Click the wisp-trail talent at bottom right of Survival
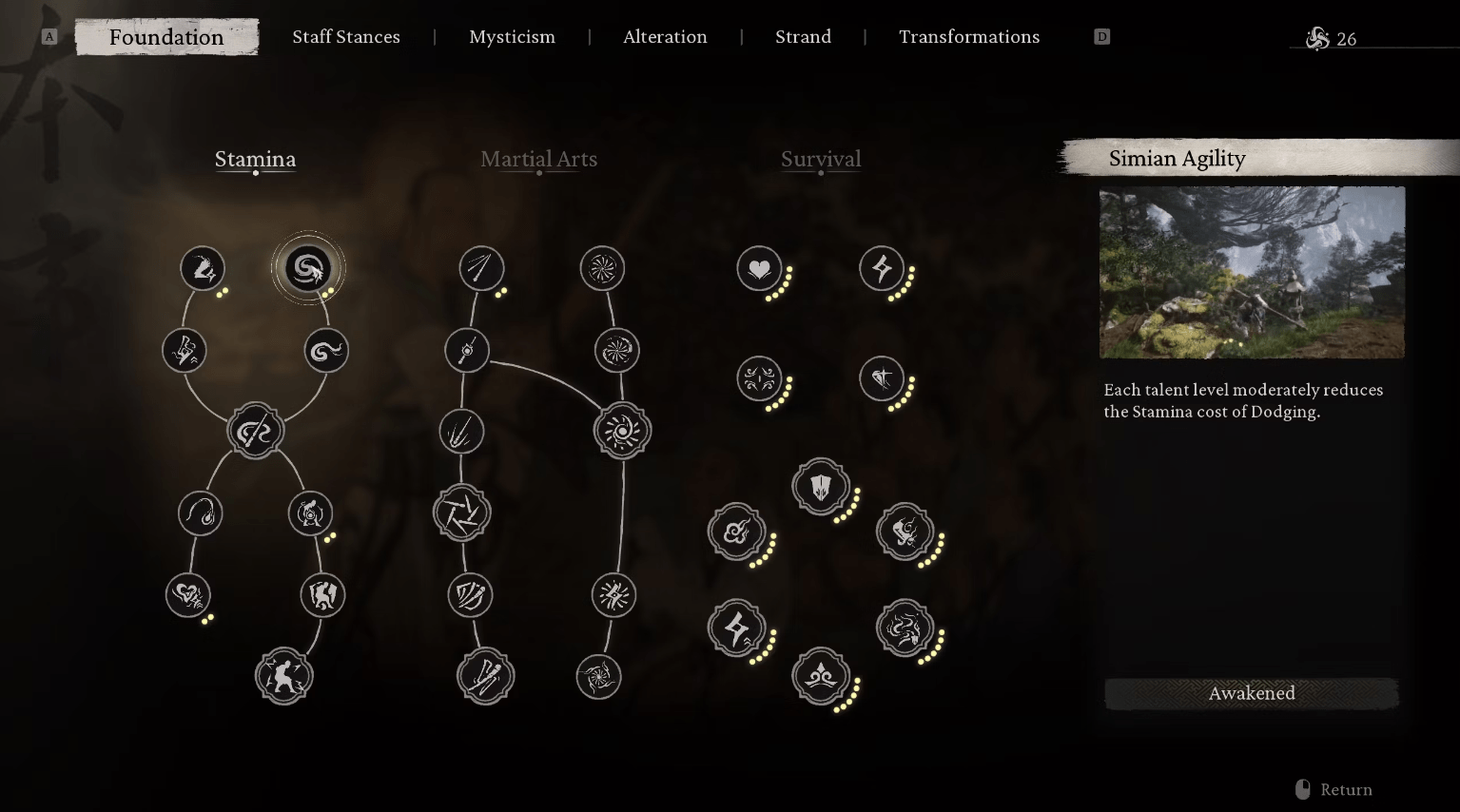Screen dimensions: 1460x812 pos(906,628)
